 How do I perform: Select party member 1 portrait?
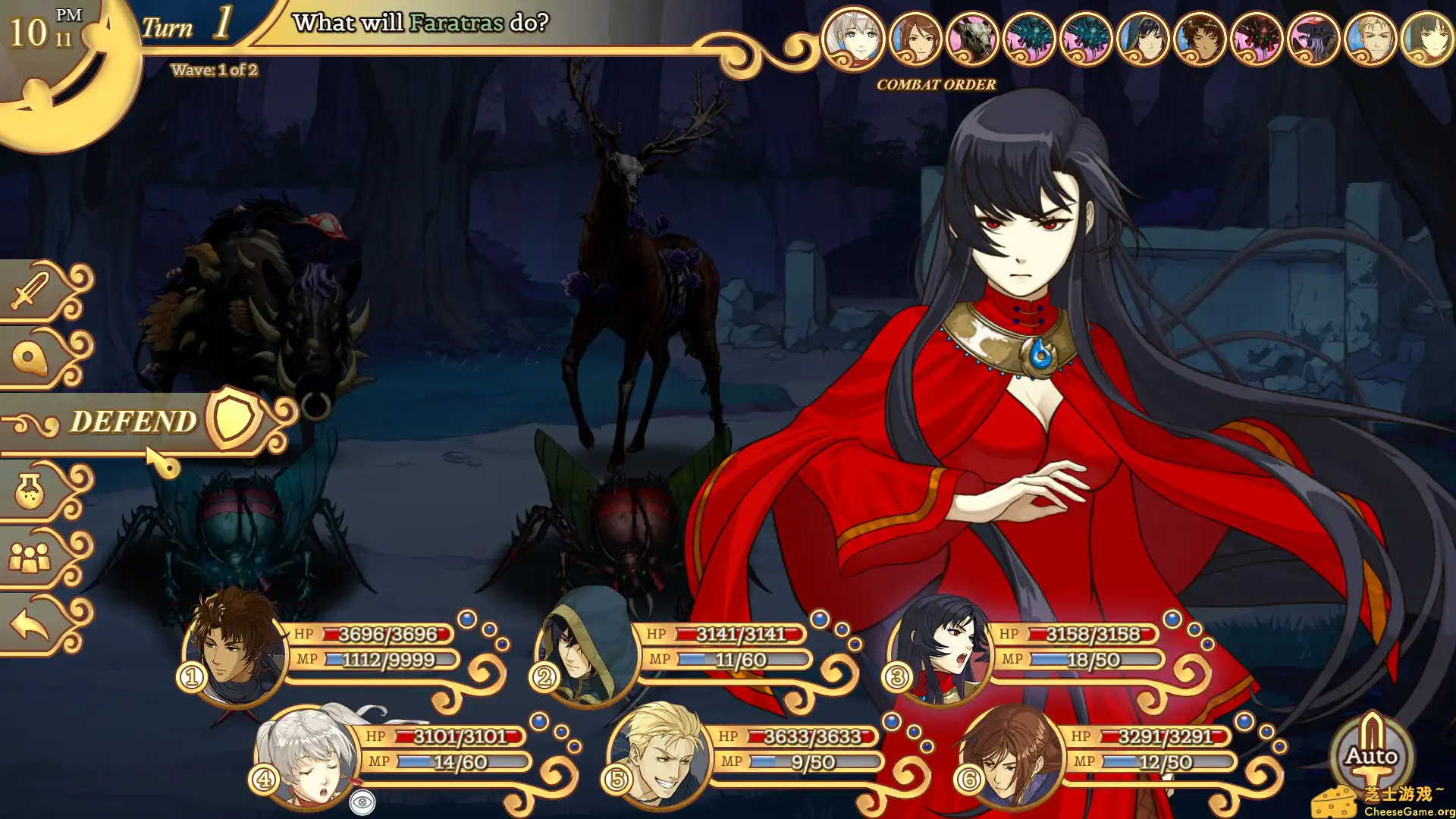pos(234,648)
